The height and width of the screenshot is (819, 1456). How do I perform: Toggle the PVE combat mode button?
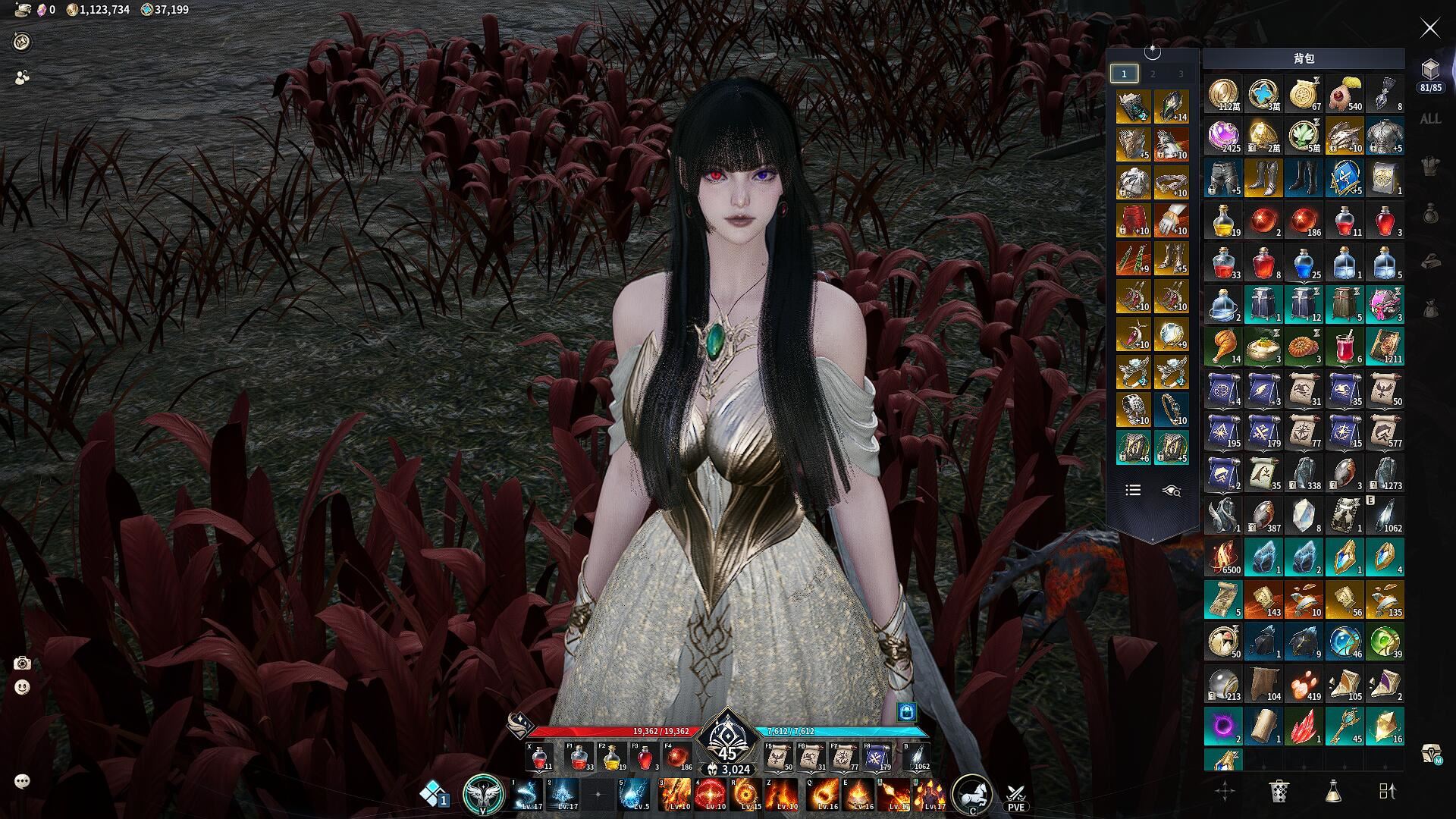click(x=1015, y=795)
